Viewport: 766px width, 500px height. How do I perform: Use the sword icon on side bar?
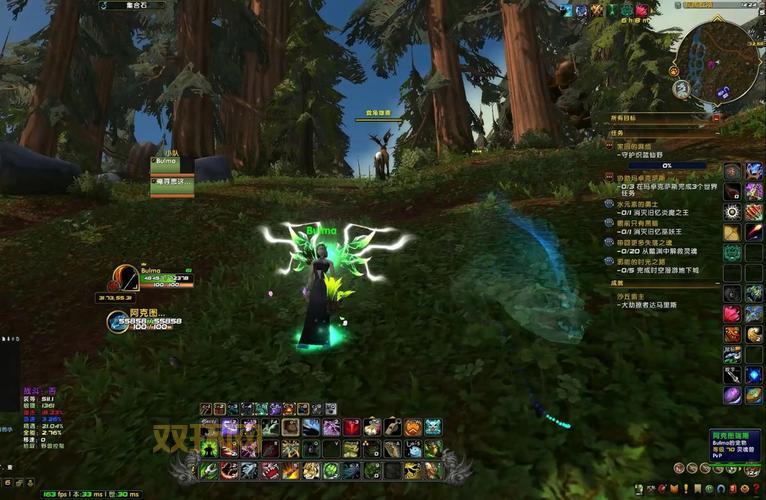(732, 374)
